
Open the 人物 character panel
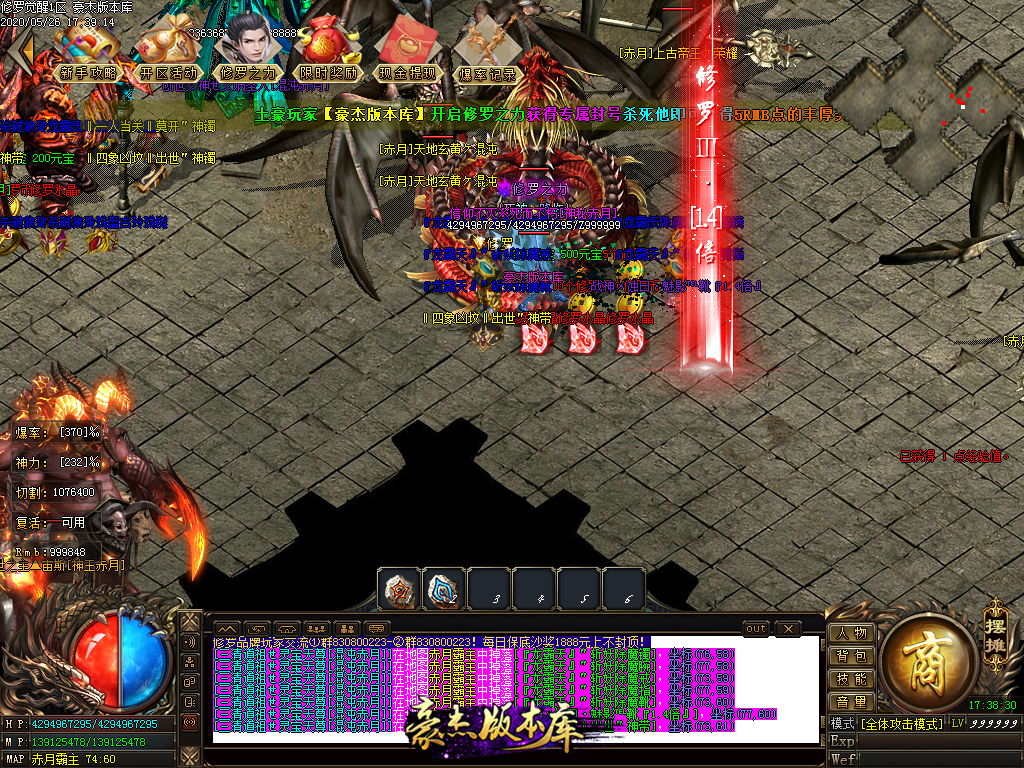[x=852, y=633]
